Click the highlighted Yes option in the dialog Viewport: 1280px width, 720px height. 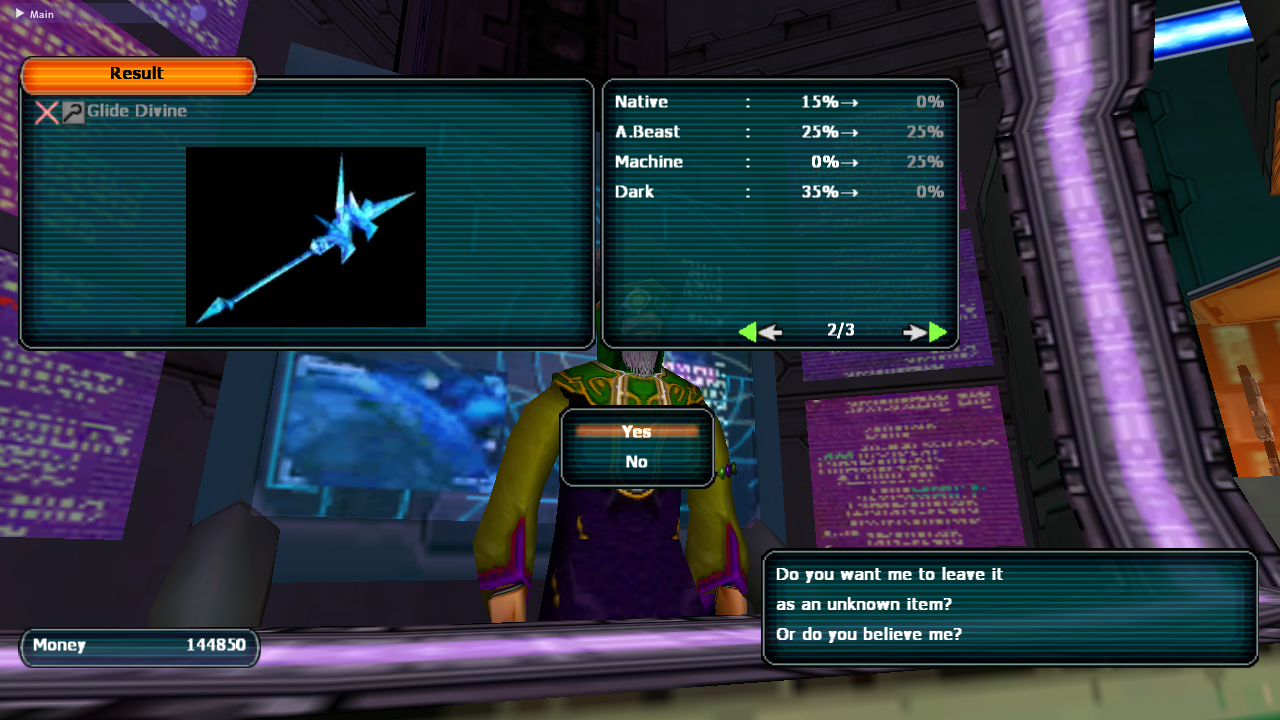(637, 431)
